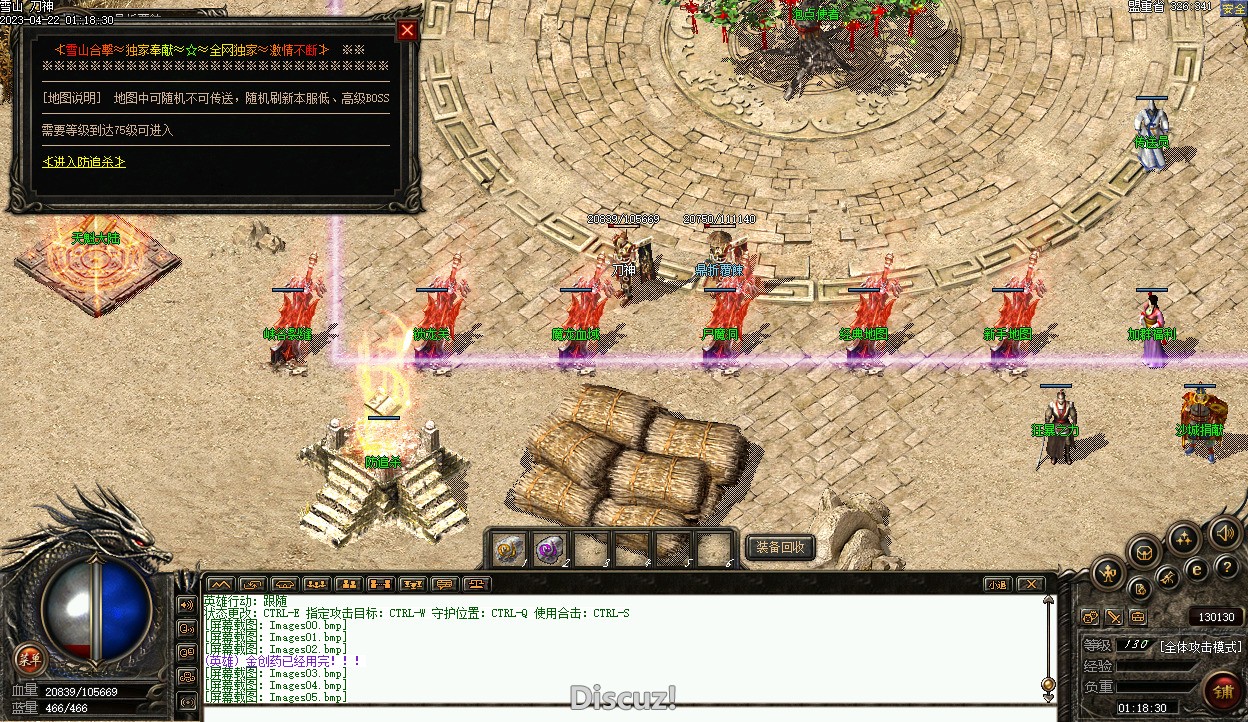Viewport: 1248px width, 722px height.
Task: Click the briefcase icon near gold count
Action: pyautogui.click(x=1137, y=617)
